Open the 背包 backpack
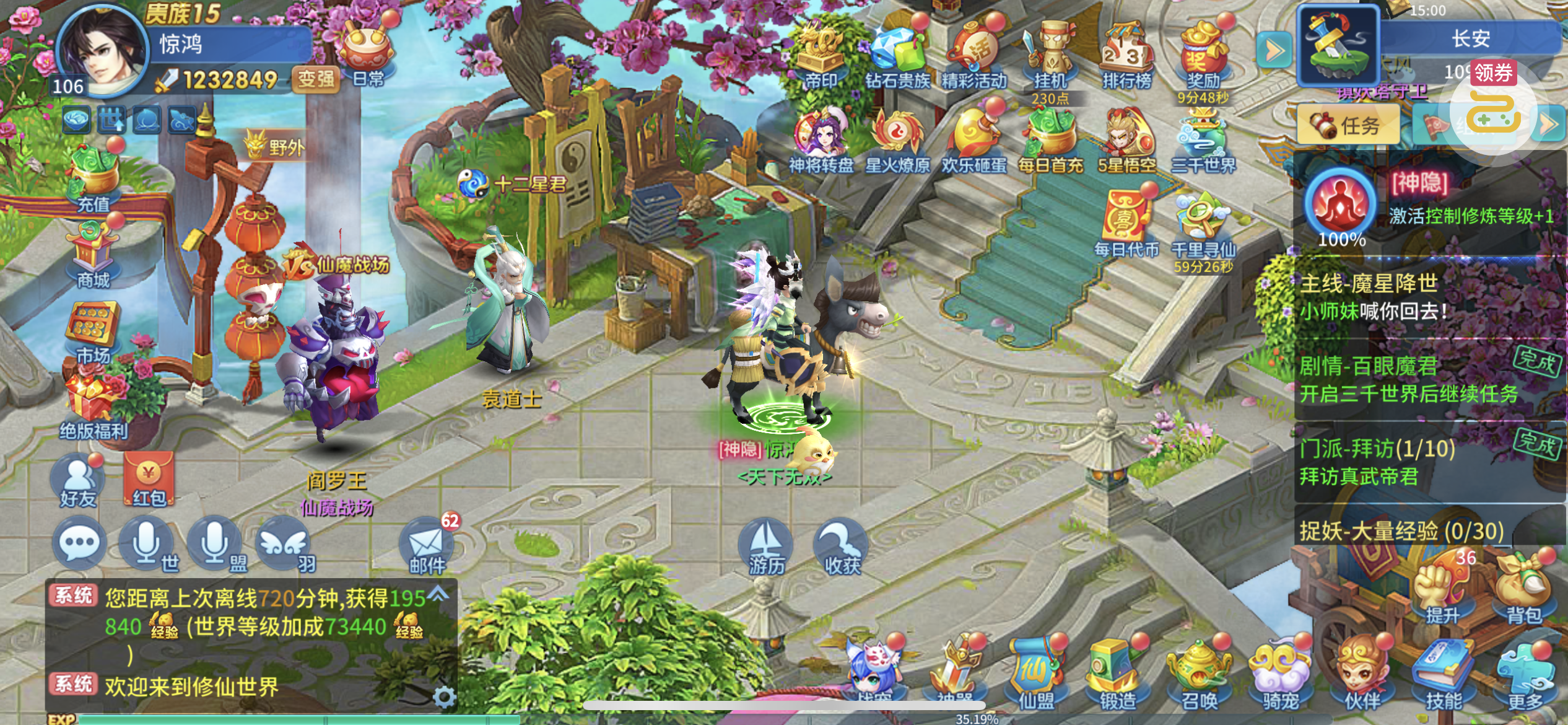 (1523, 591)
